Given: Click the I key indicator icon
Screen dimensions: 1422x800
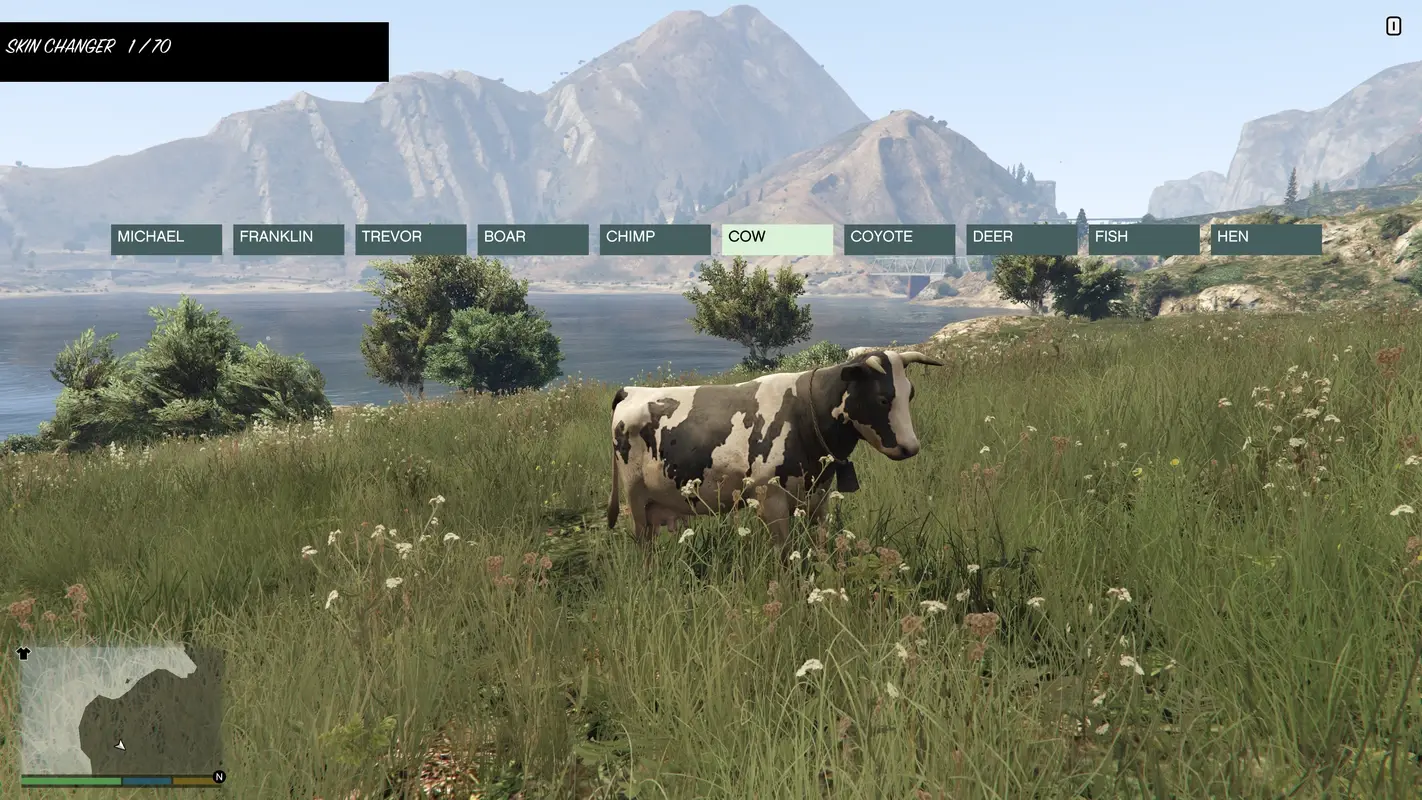Looking at the screenshot, I should click(x=1393, y=25).
